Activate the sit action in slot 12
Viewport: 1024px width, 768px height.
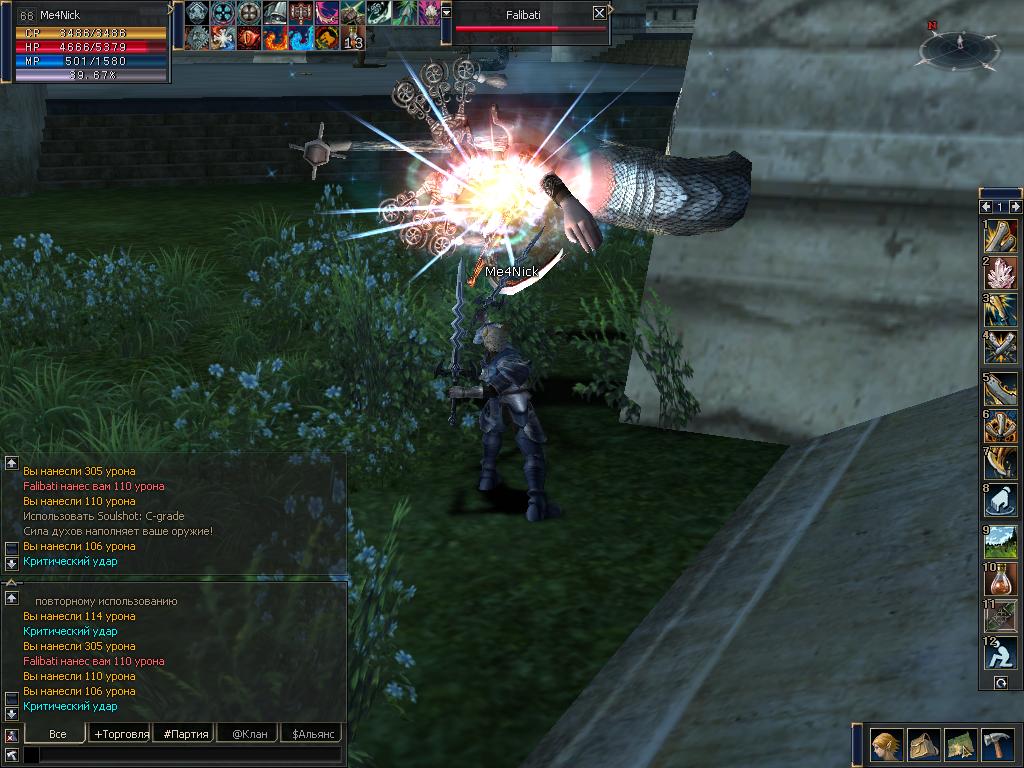pyautogui.click(x=1000, y=653)
